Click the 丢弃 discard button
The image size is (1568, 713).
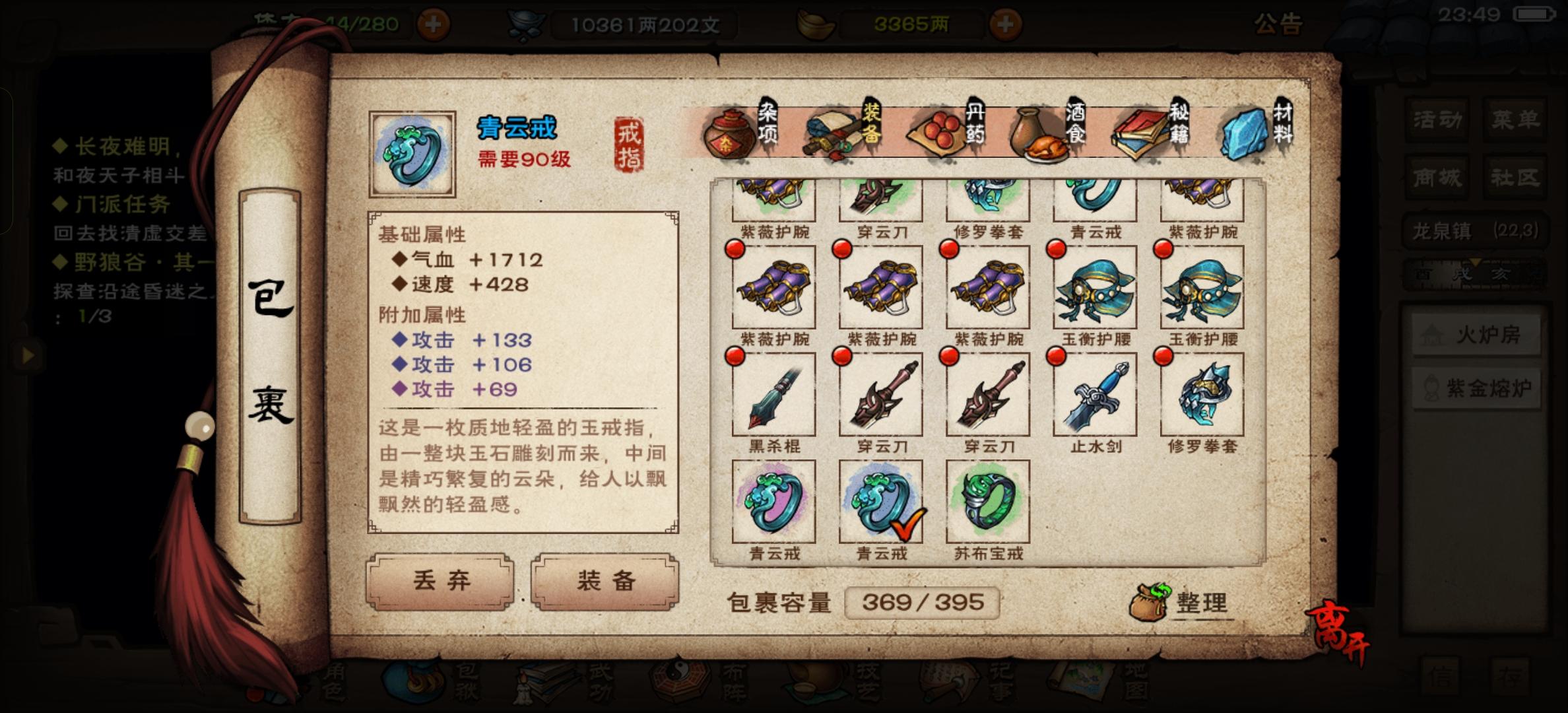click(441, 582)
